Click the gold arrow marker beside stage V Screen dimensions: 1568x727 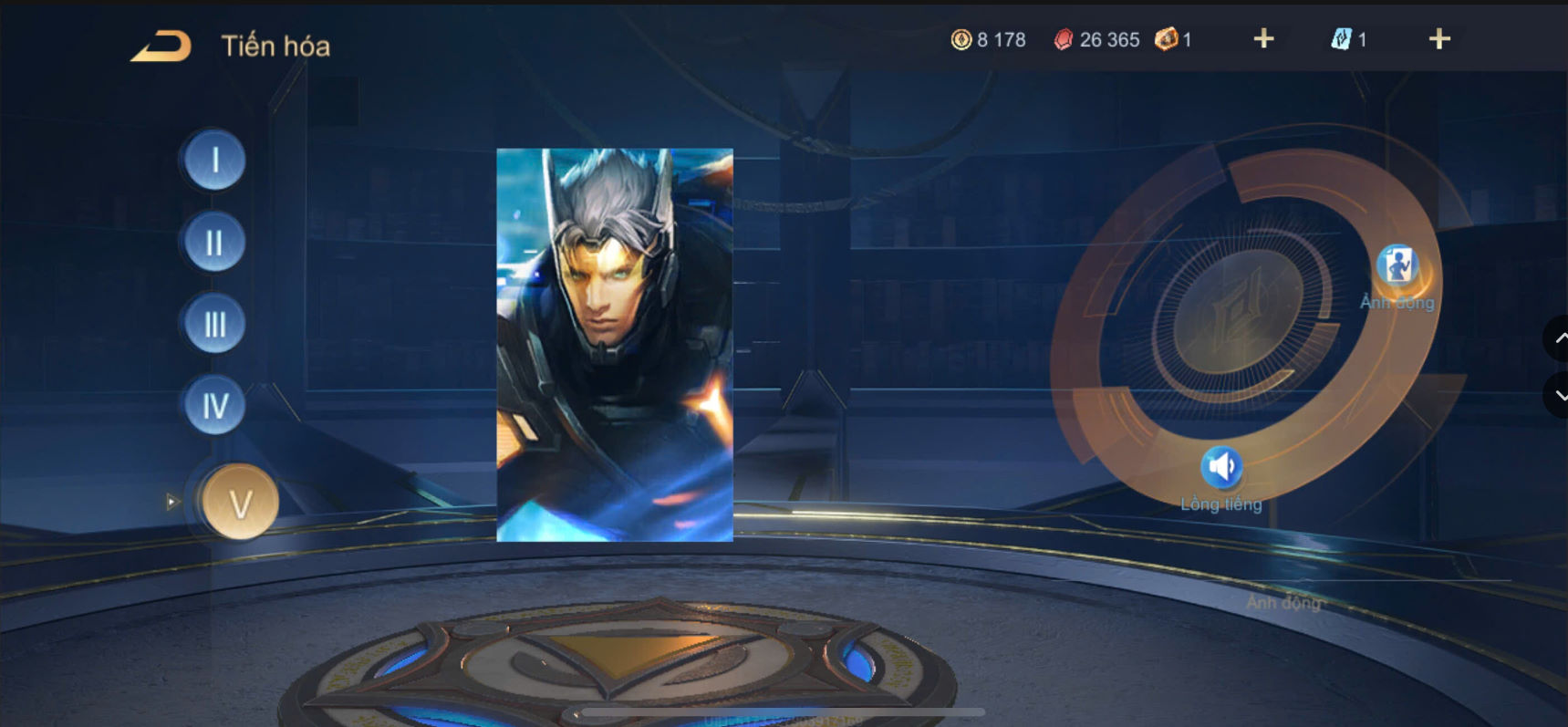tap(171, 500)
